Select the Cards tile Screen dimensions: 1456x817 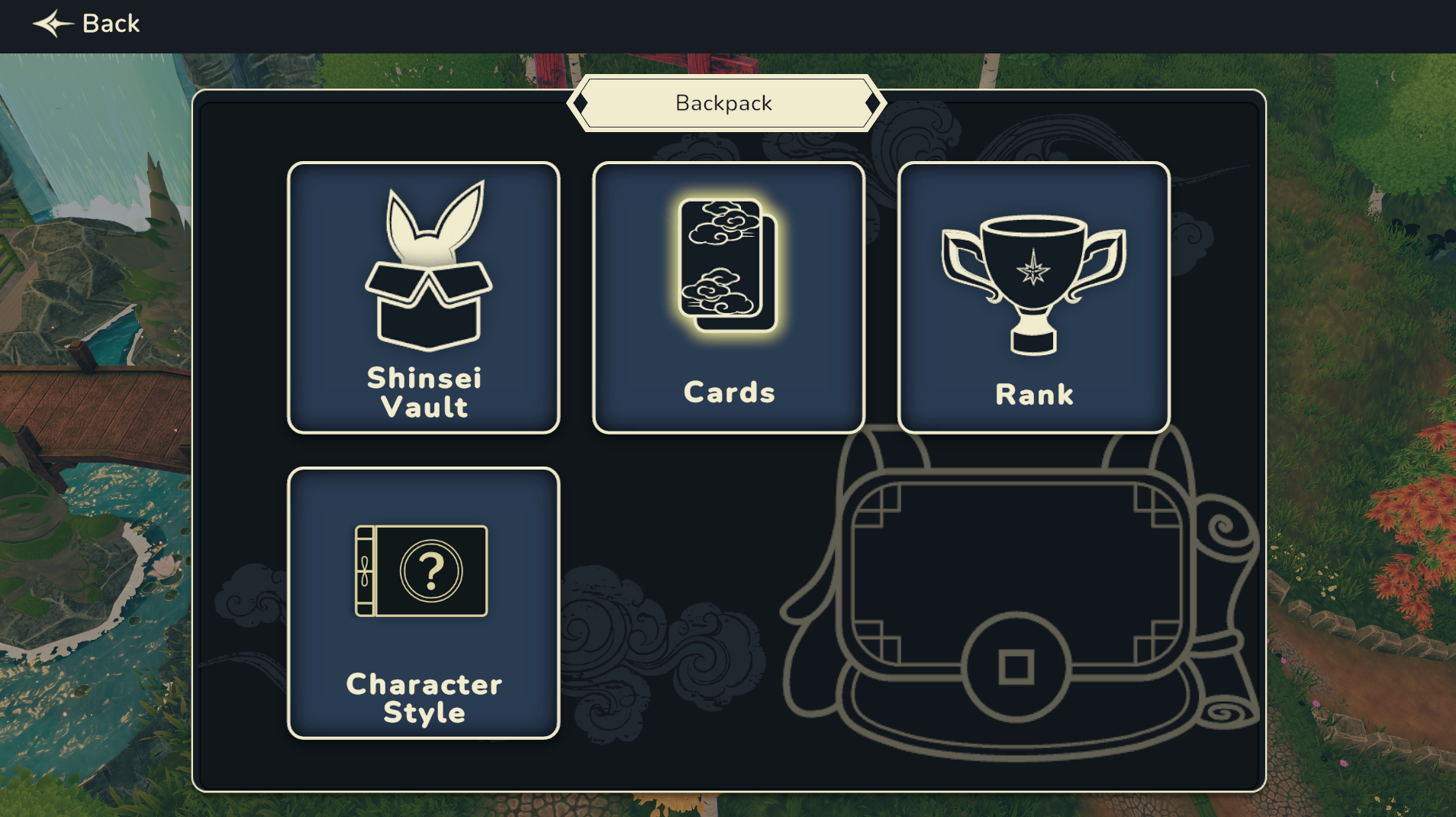coord(729,298)
